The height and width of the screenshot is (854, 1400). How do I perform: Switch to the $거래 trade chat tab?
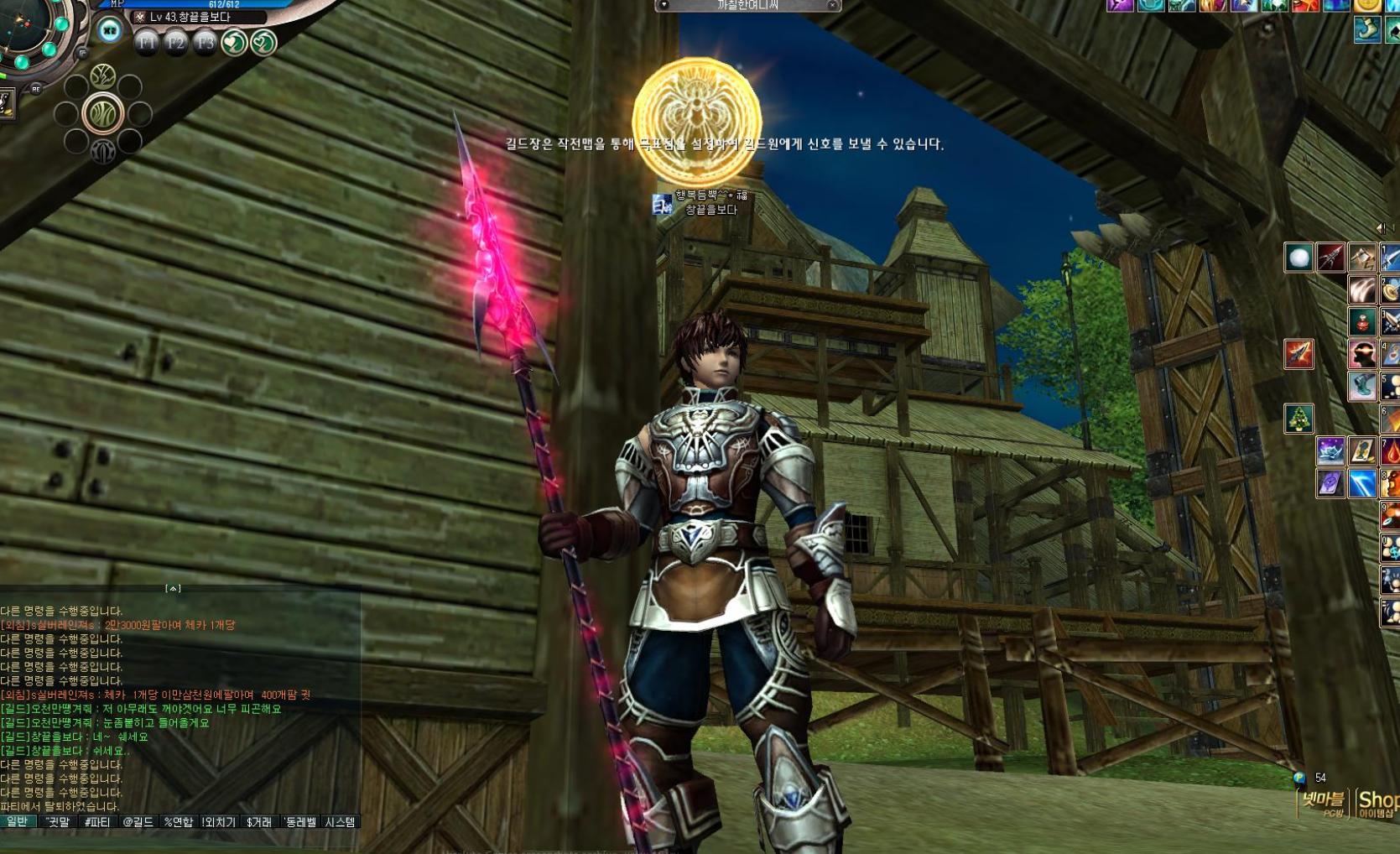click(259, 822)
